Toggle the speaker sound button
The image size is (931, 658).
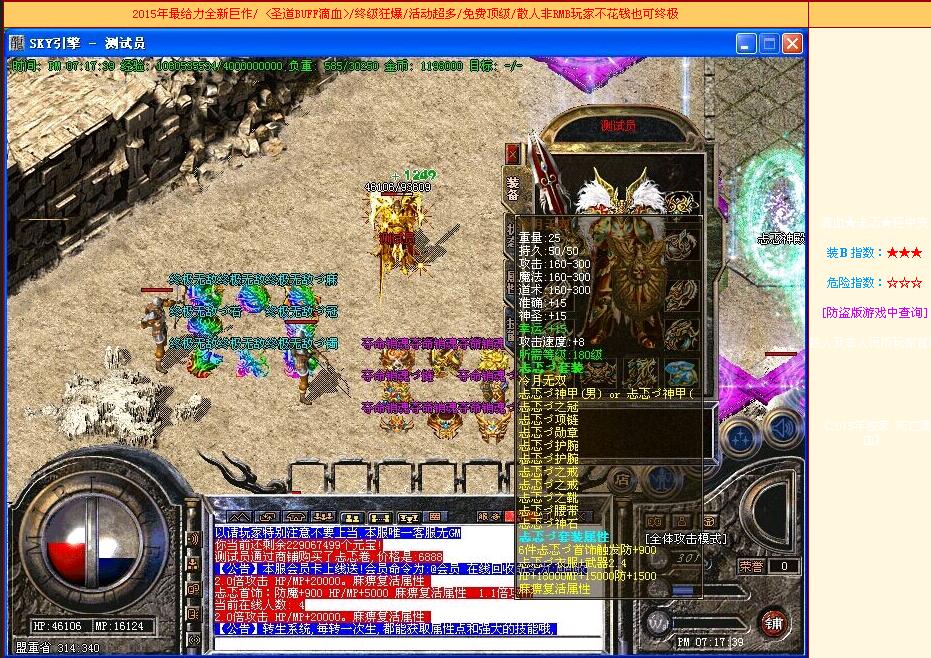(782, 430)
